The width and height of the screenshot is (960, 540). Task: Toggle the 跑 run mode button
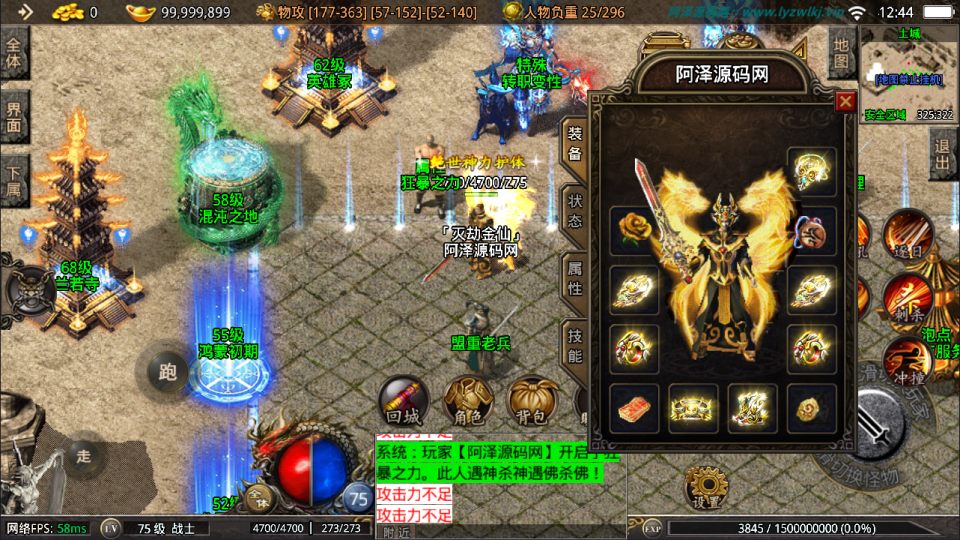point(168,372)
